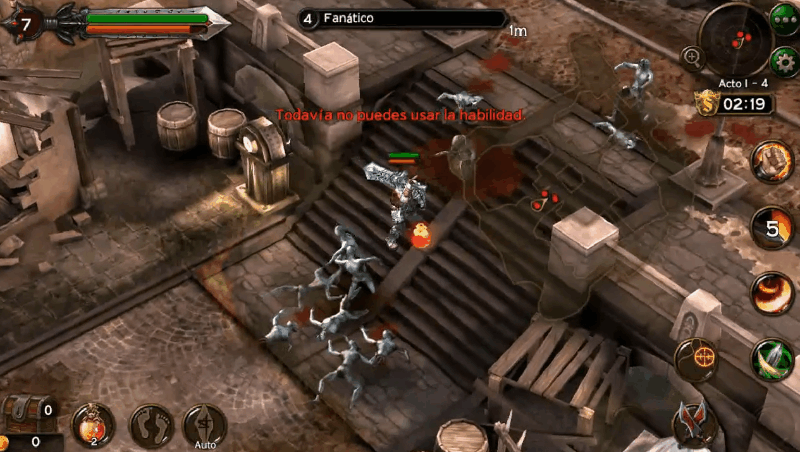800x452 pixels.
Task: Activate the fist punch skill
Action: (773, 162)
